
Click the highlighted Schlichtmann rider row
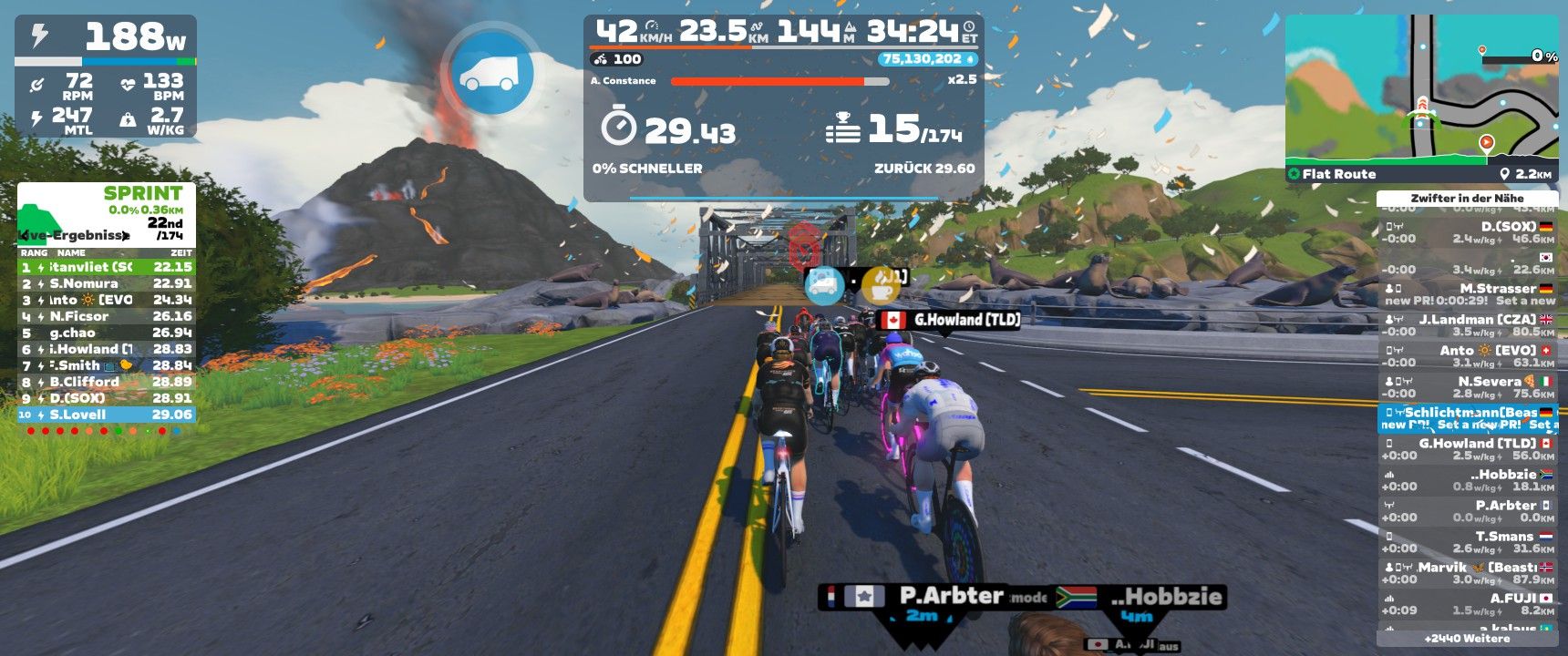click(x=1467, y=418)
